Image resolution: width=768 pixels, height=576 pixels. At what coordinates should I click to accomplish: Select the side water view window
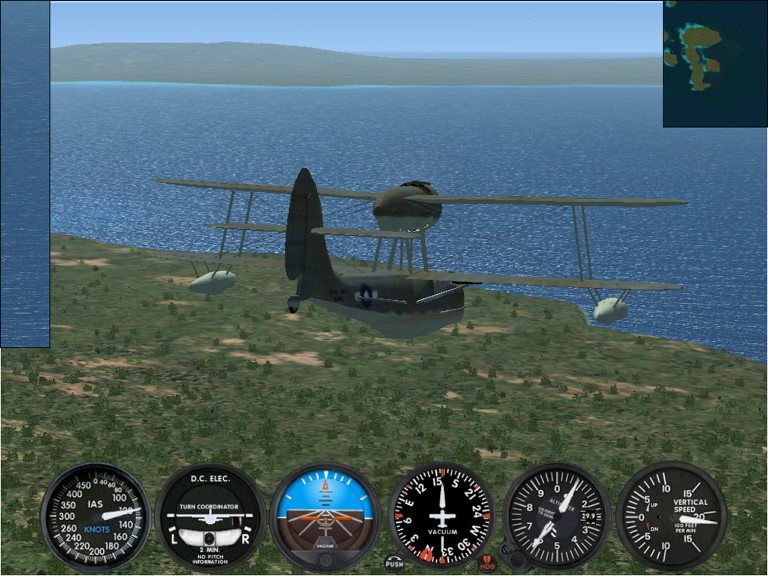pyautogui.click(x=25, y=174)
